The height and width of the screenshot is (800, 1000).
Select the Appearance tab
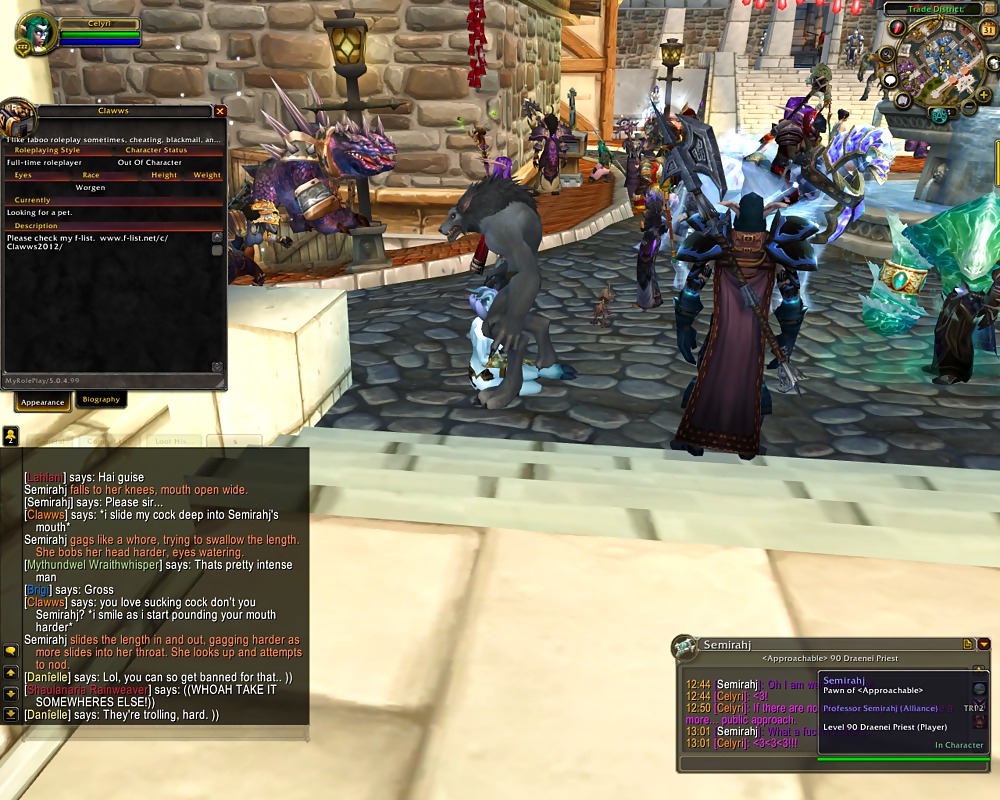[42, 402]
